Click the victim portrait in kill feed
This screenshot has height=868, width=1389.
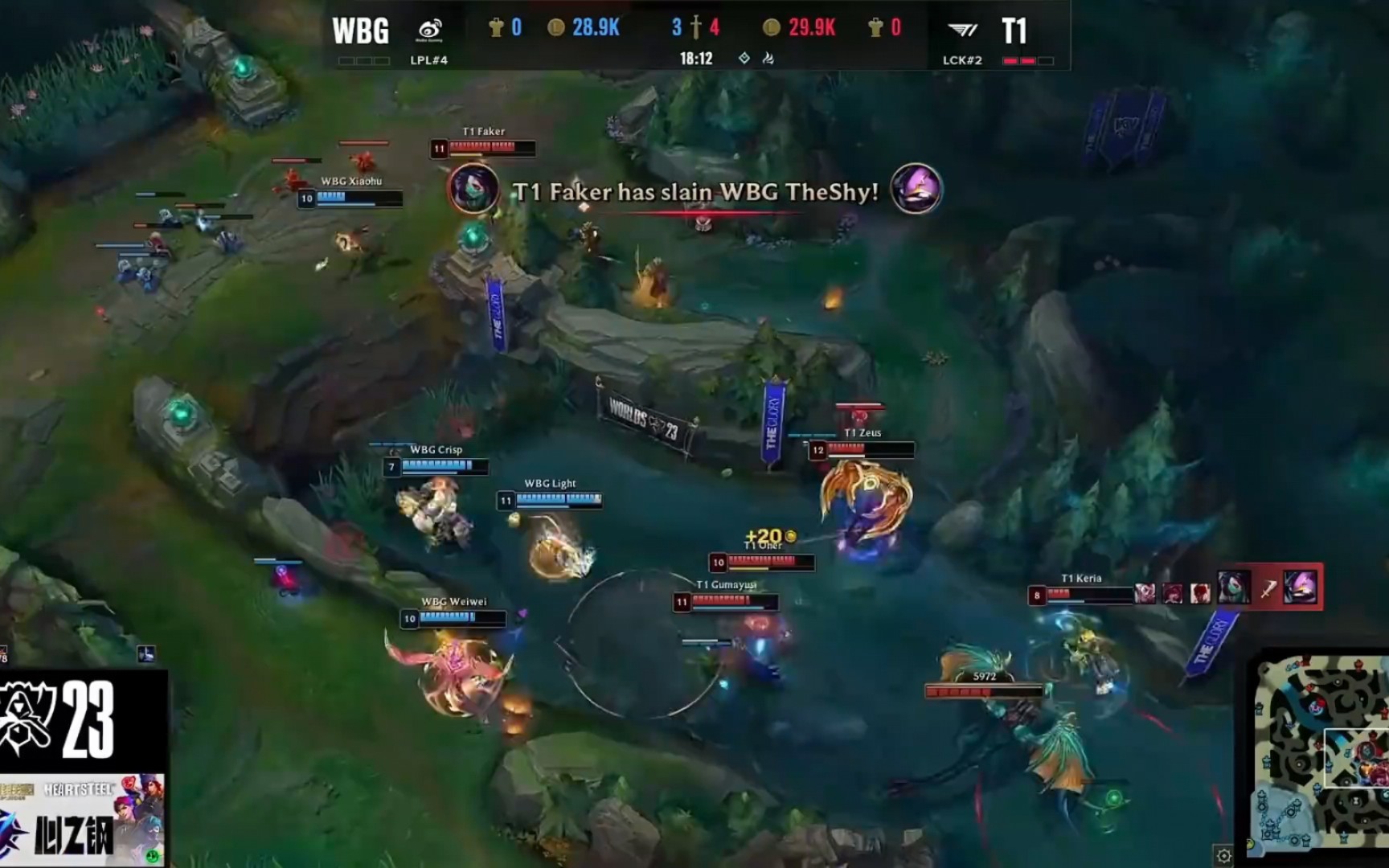(x=916, y=189)
